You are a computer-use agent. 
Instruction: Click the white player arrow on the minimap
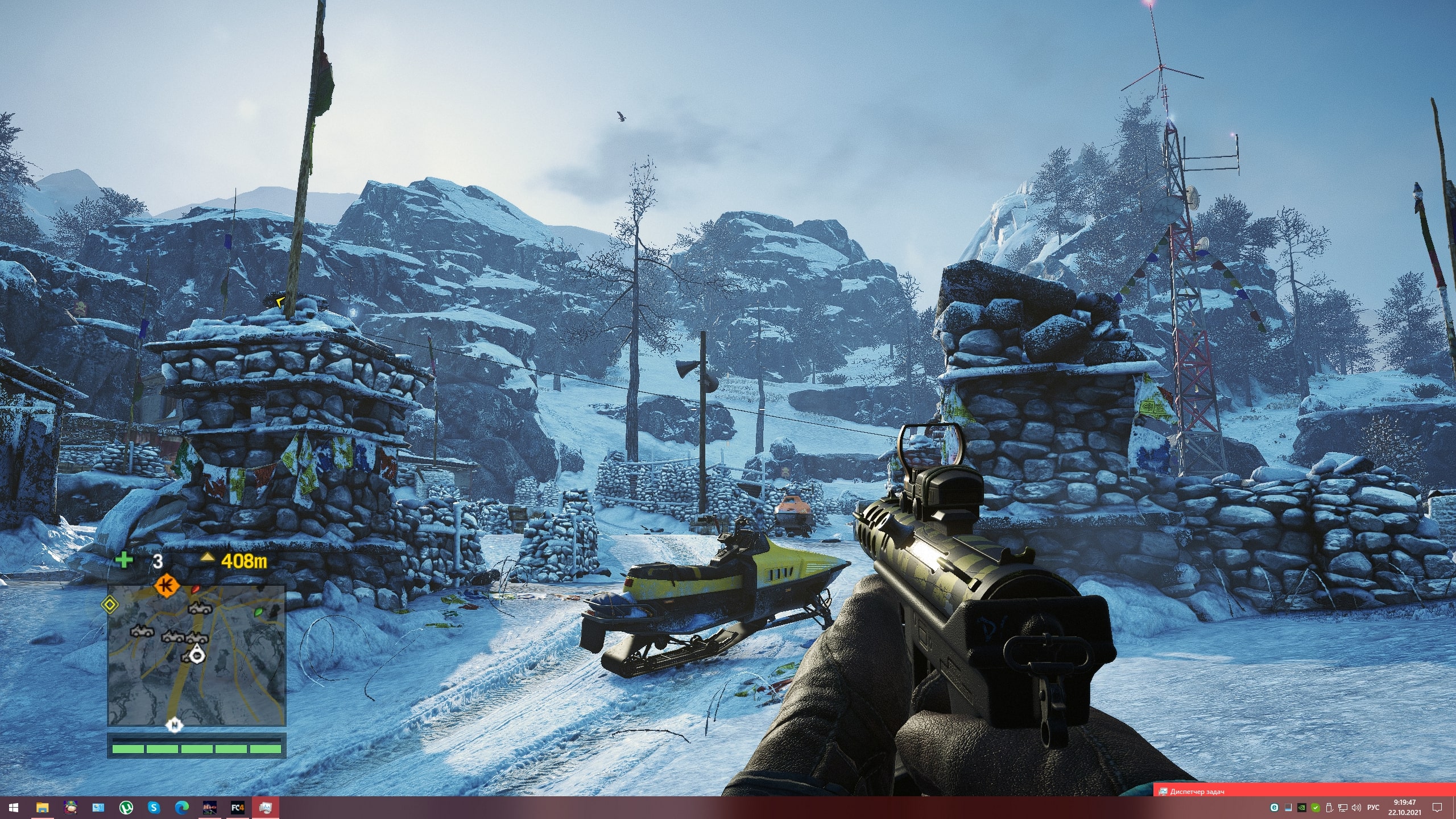click(x=197, y=655)
